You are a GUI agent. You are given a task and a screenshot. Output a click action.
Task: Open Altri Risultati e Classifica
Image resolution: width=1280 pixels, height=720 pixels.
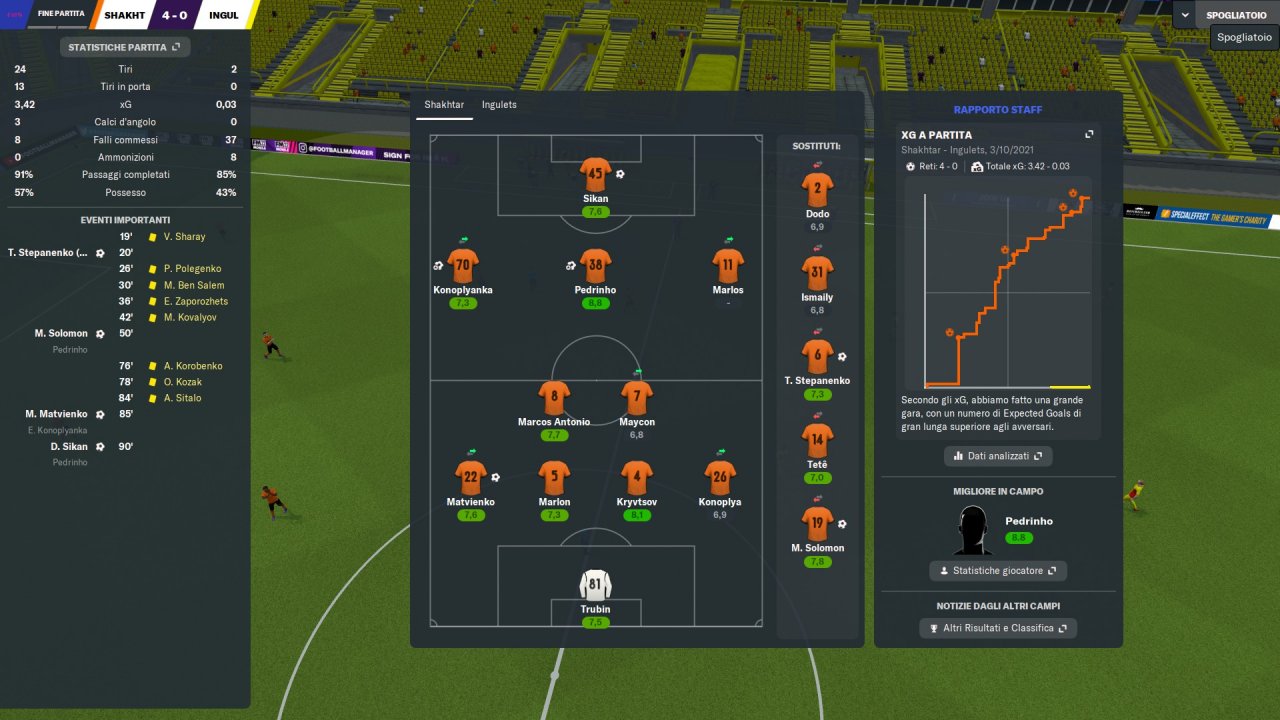click(998, 628)
